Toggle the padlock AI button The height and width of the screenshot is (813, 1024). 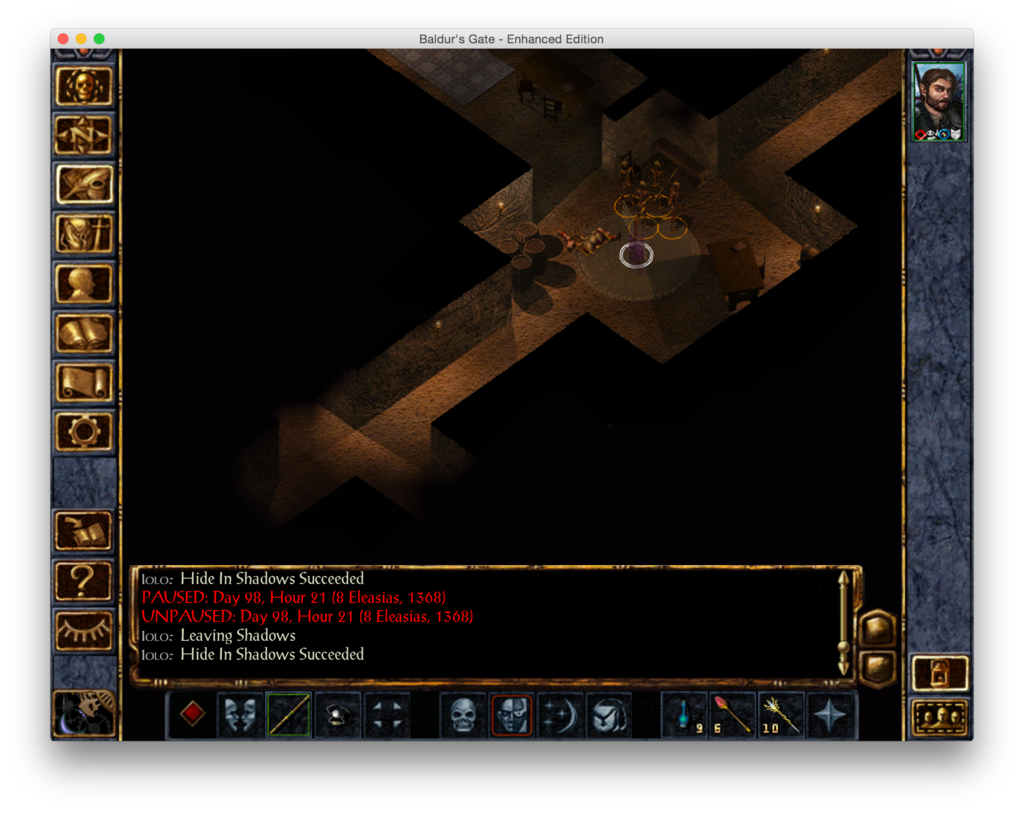939,673
